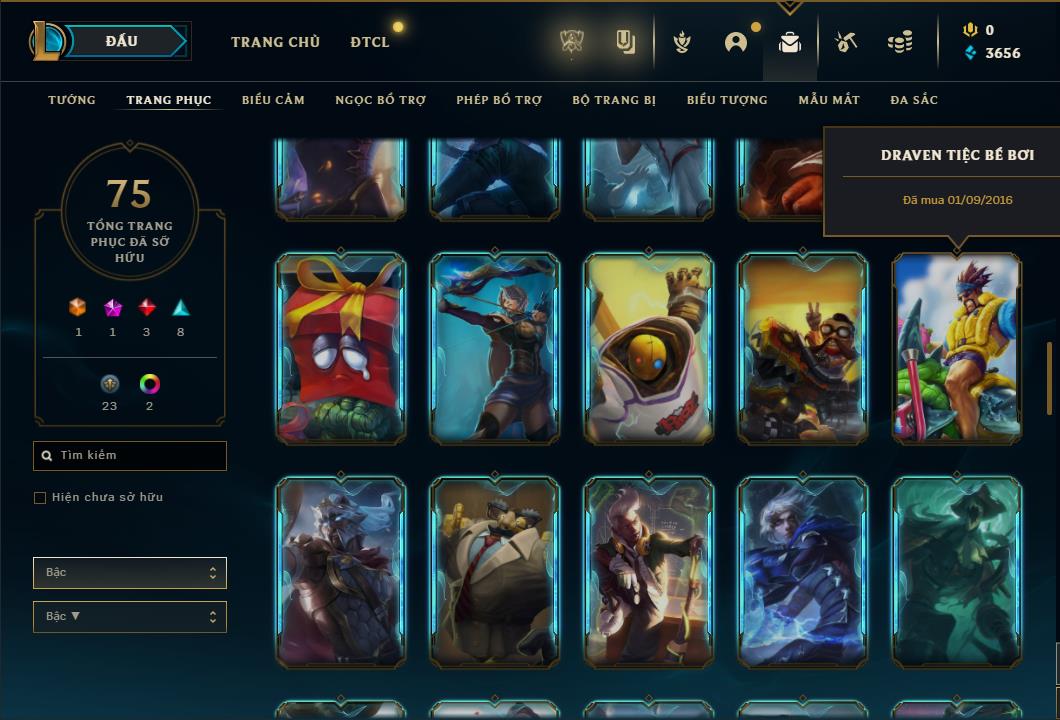Select the Blitzcrank robot skin card
1060x720 pixels.
649,348
